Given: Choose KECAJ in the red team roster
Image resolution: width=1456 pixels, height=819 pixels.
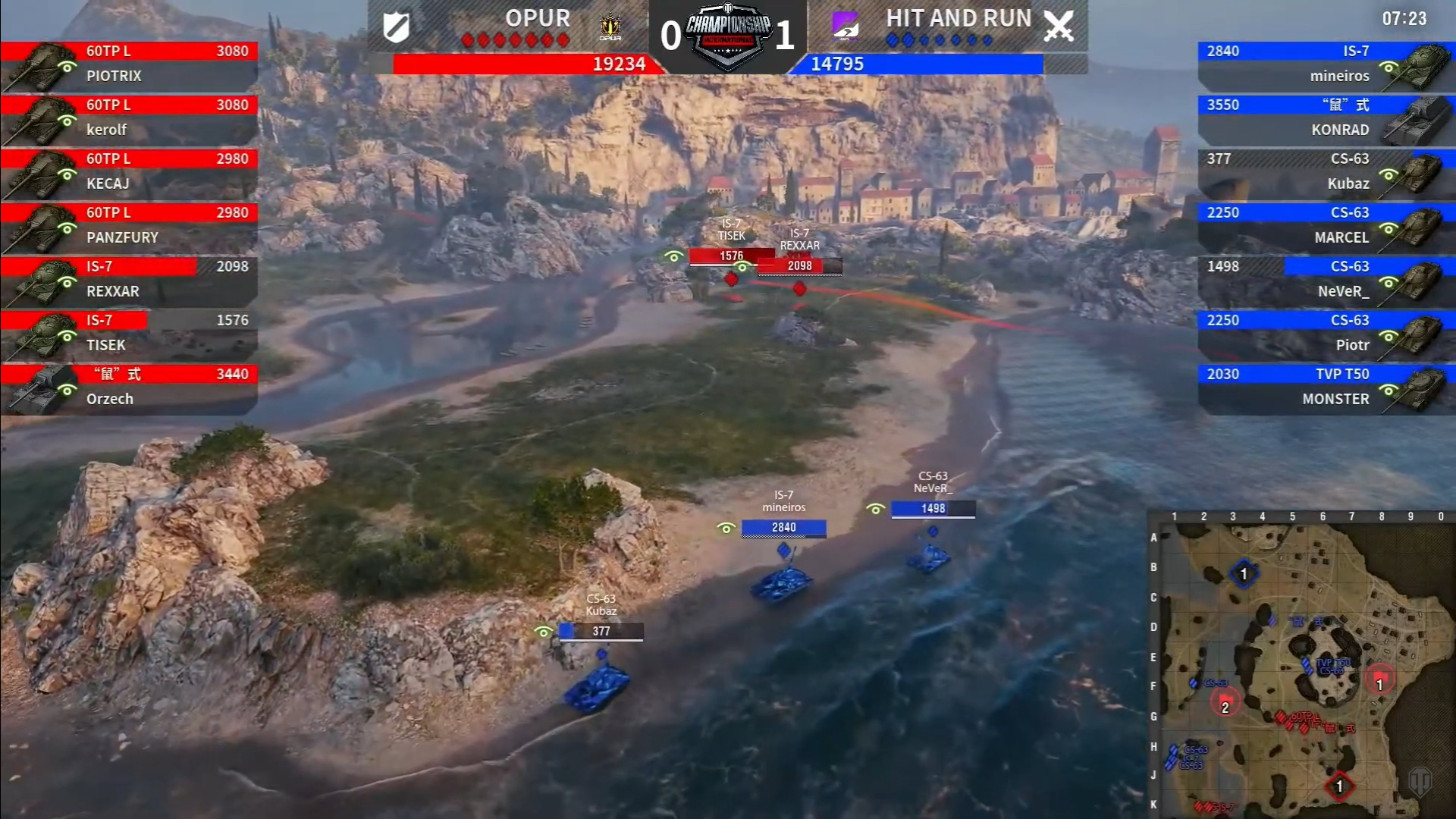Looking at the screenshot, I should (129, 172).
